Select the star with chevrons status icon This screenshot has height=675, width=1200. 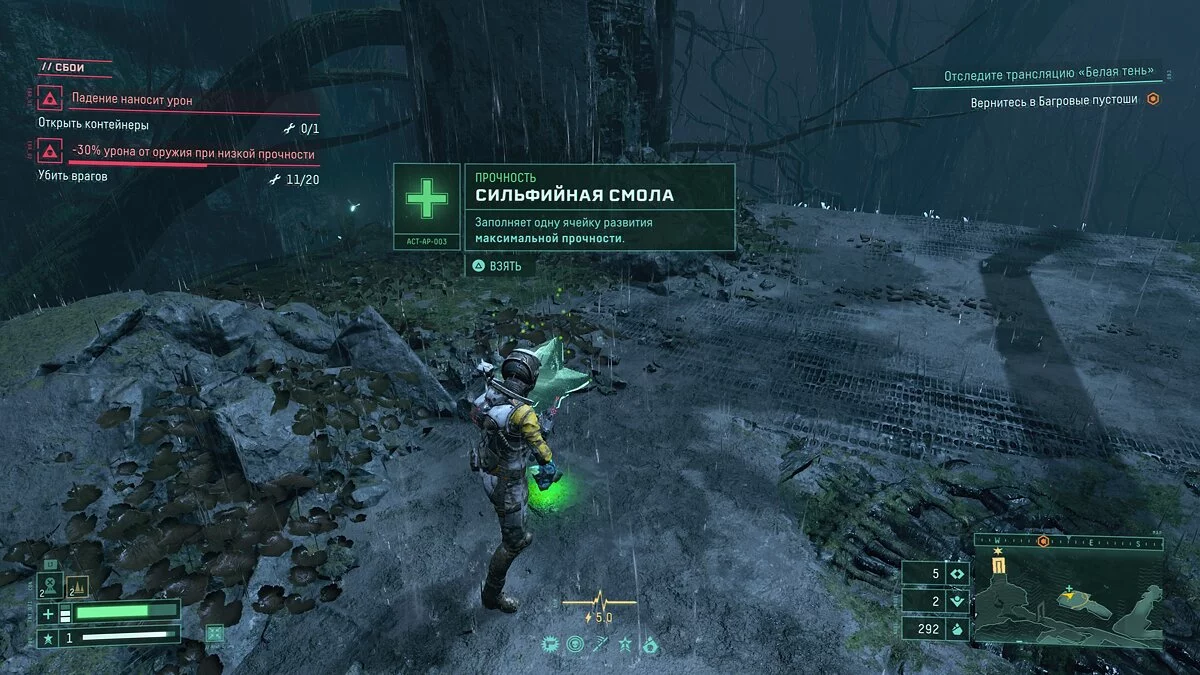pos(626,645)
